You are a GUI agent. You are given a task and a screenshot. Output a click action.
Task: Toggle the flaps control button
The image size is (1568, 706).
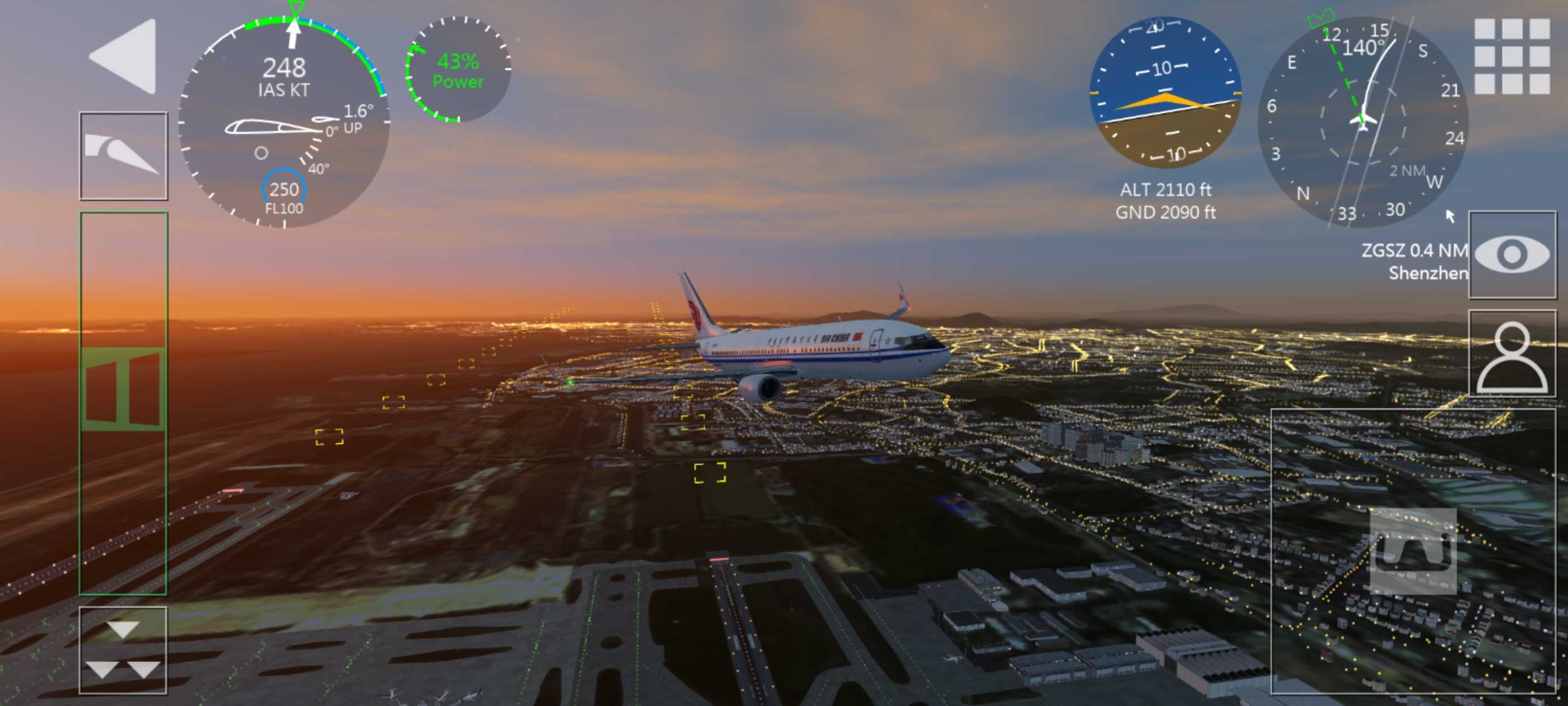[124, 156]
